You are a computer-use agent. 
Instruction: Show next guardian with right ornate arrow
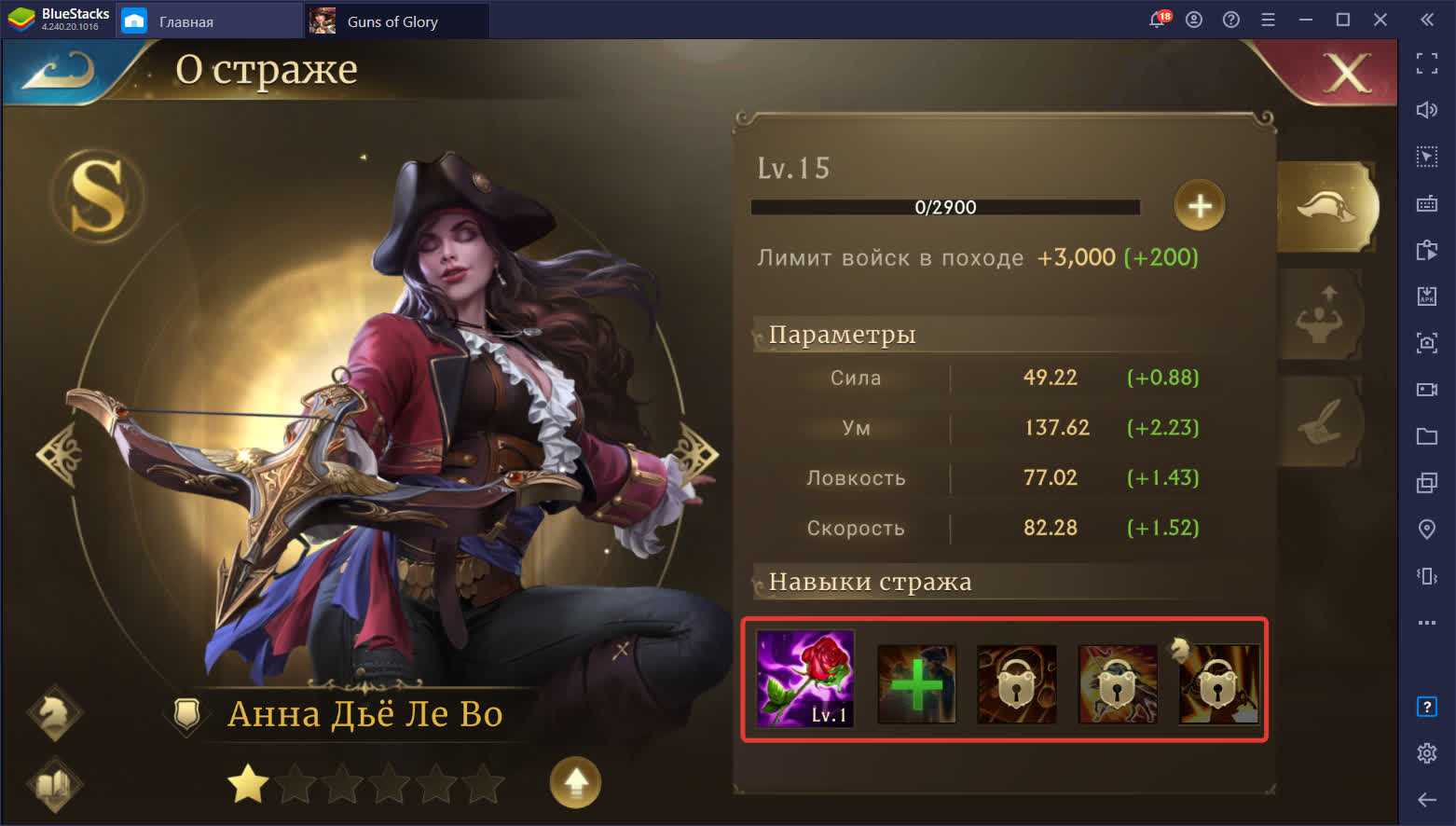tap(695, 456)
